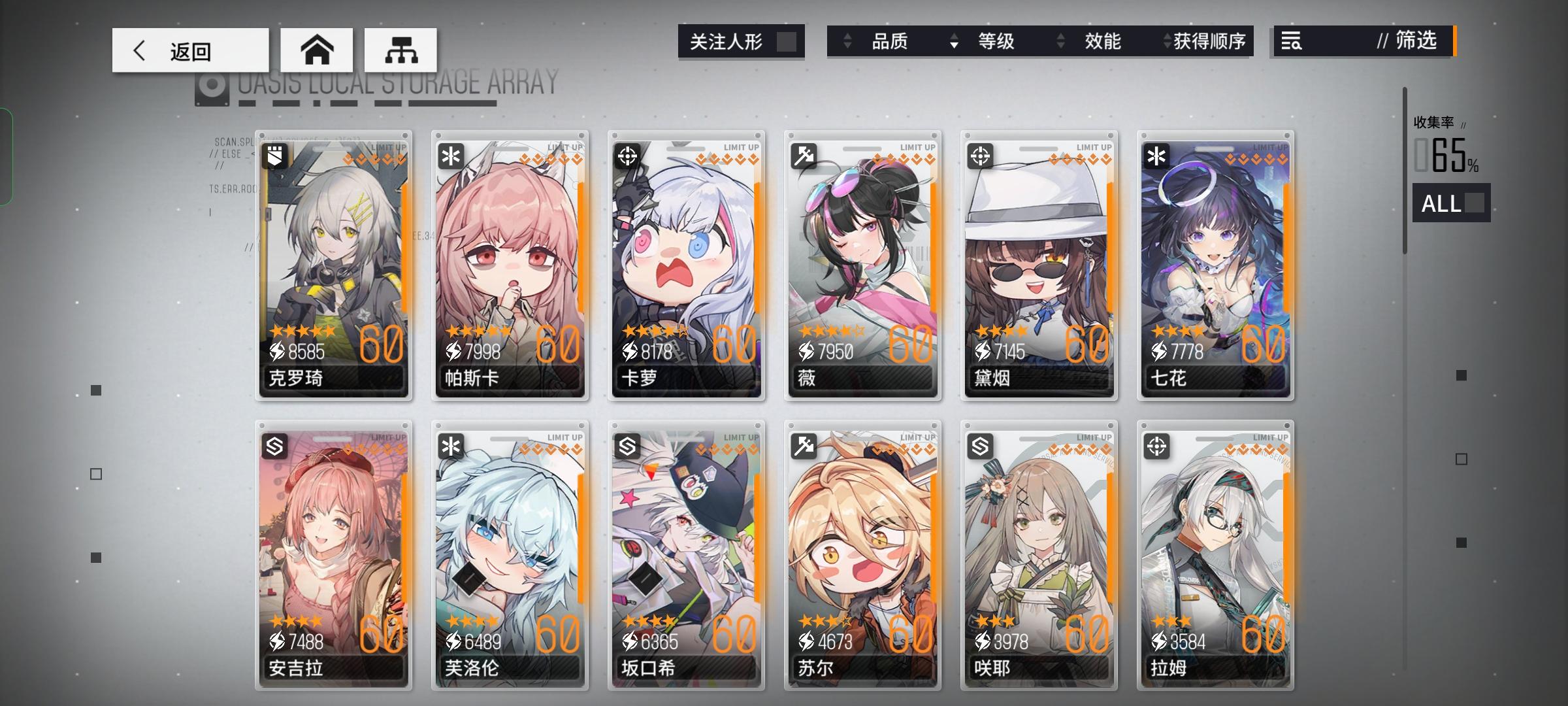Viewport: 1568px width, 706px height.
Task: Click the 返回 back button
Action: point(189,50)
